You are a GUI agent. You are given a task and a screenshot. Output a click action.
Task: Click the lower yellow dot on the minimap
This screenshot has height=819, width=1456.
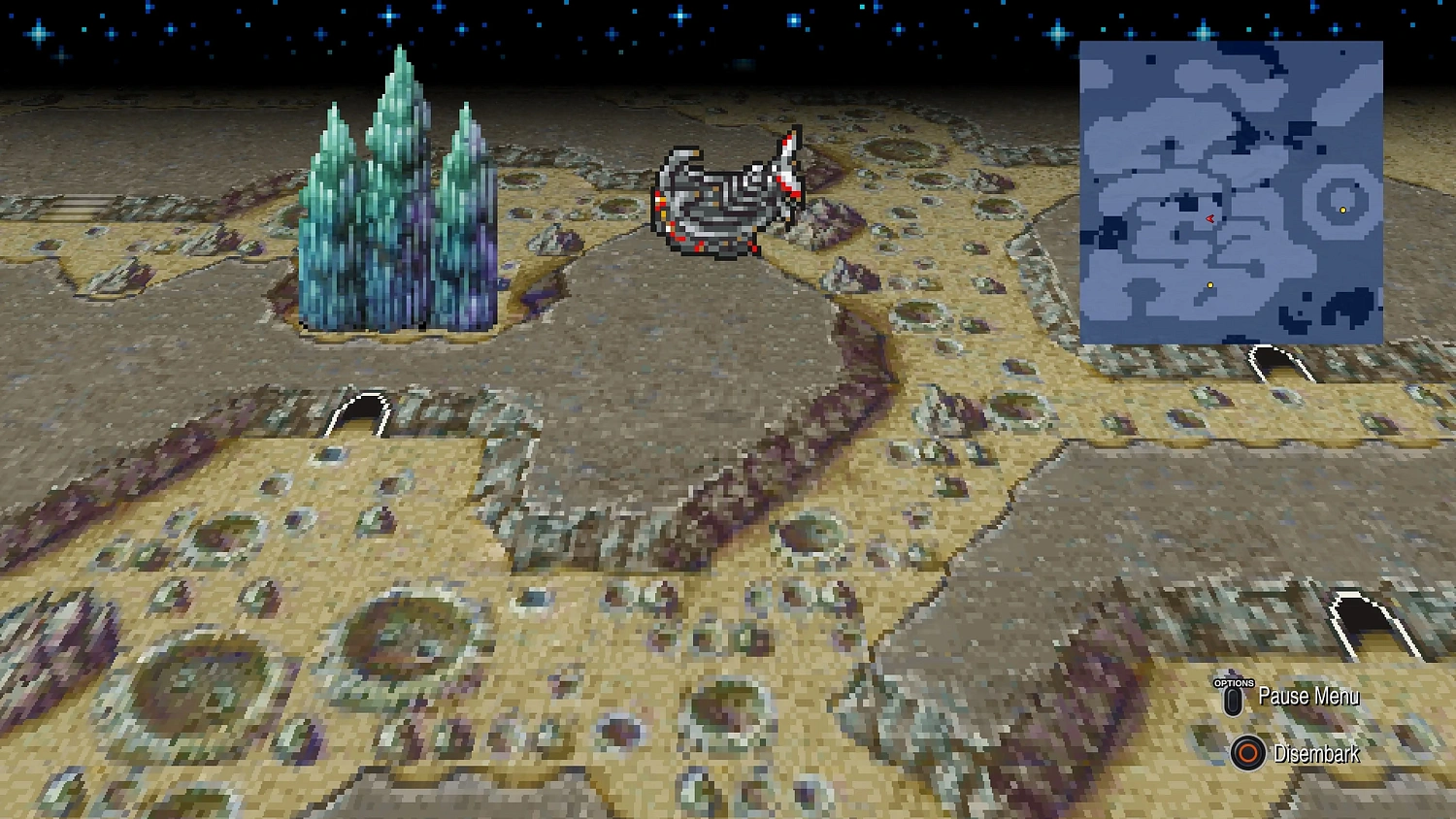1209,285
